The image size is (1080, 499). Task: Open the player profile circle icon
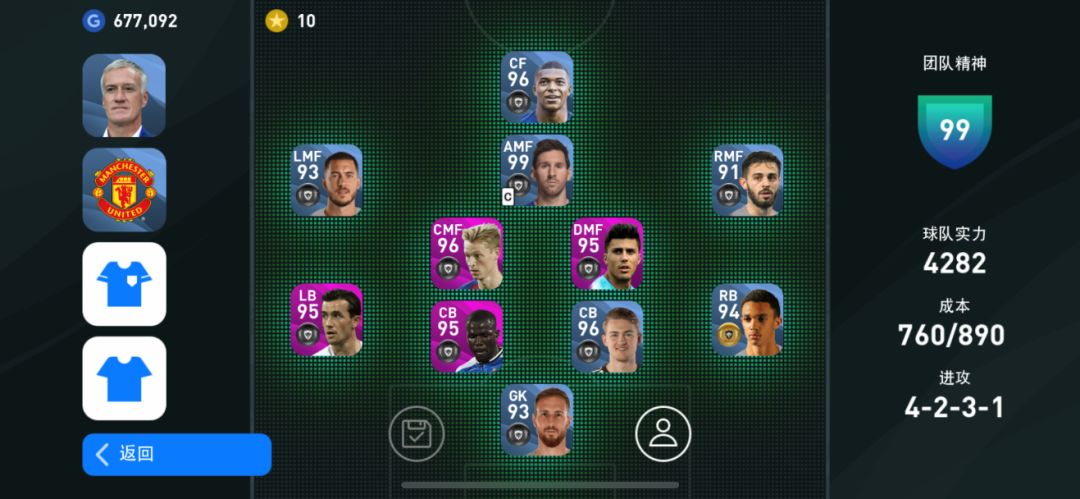(663, 433)
